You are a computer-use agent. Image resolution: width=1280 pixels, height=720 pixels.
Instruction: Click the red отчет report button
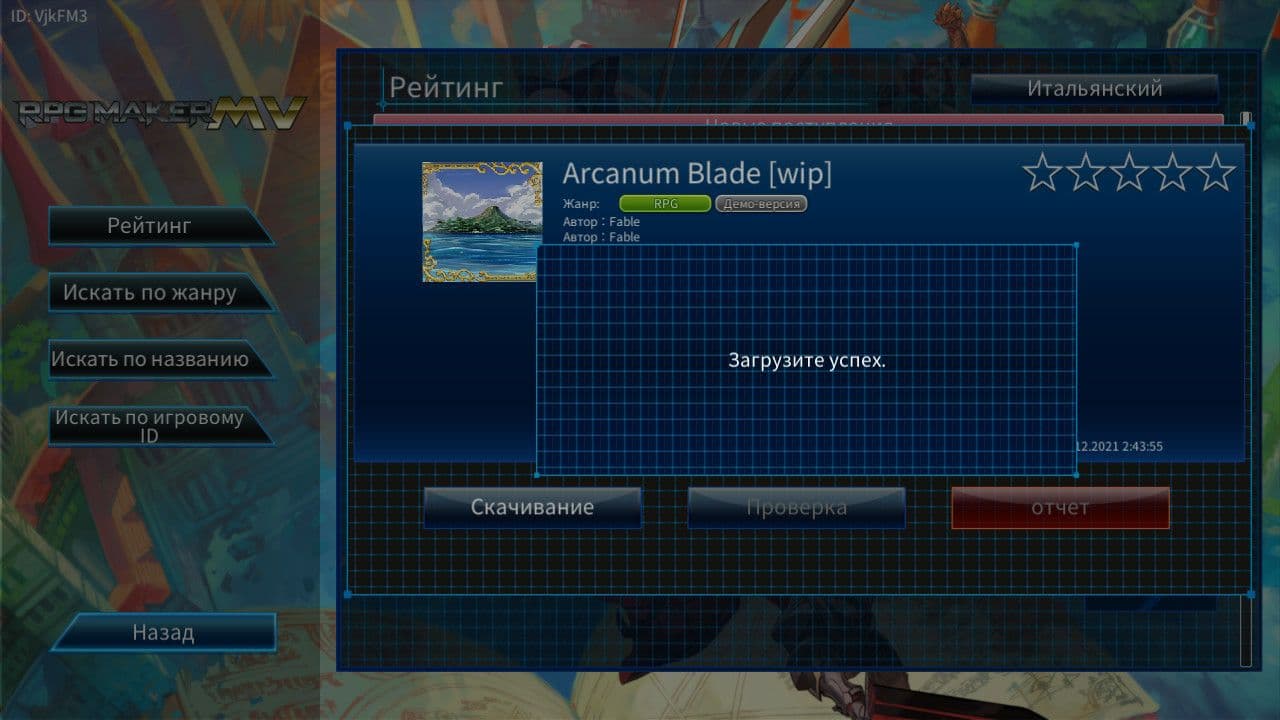(1060, 508)
